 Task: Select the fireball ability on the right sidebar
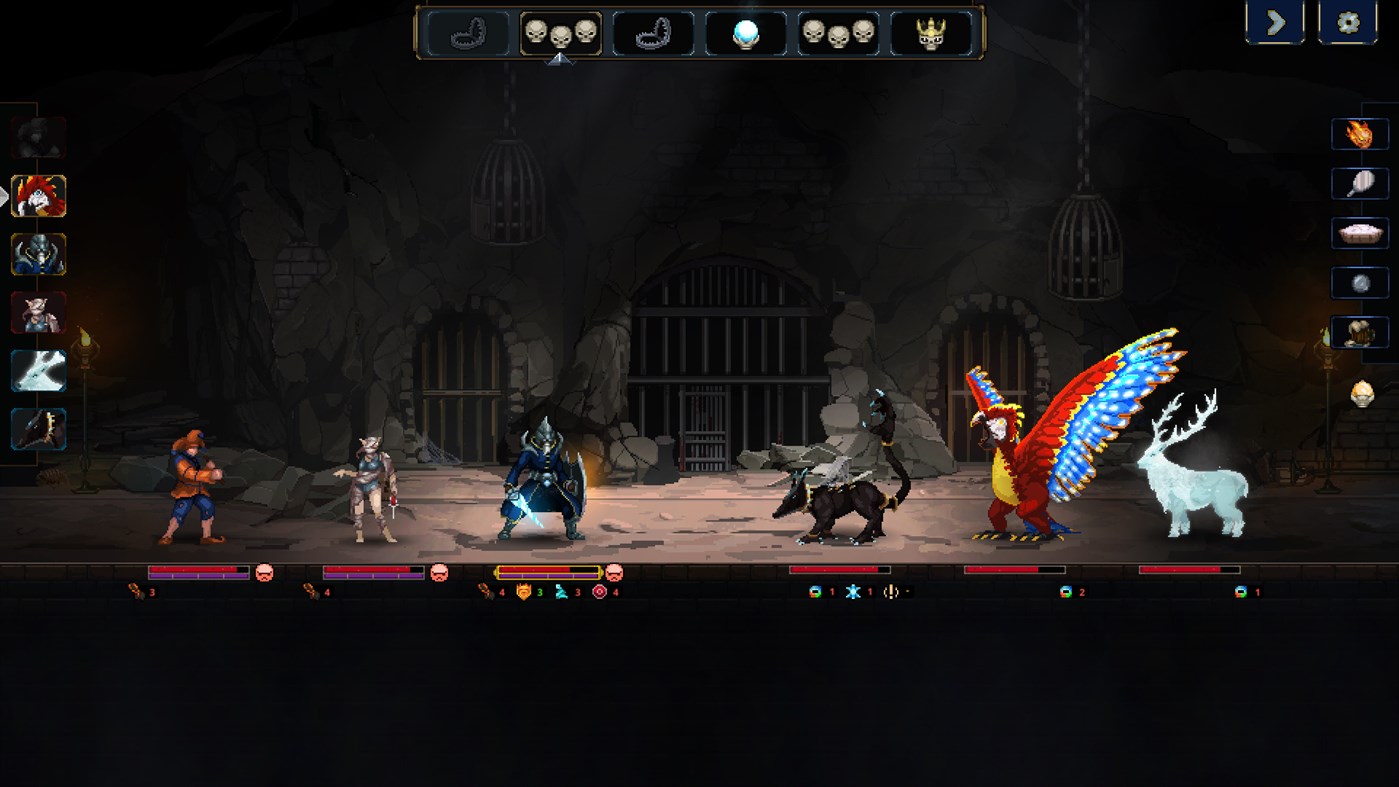coord(1360,133)
